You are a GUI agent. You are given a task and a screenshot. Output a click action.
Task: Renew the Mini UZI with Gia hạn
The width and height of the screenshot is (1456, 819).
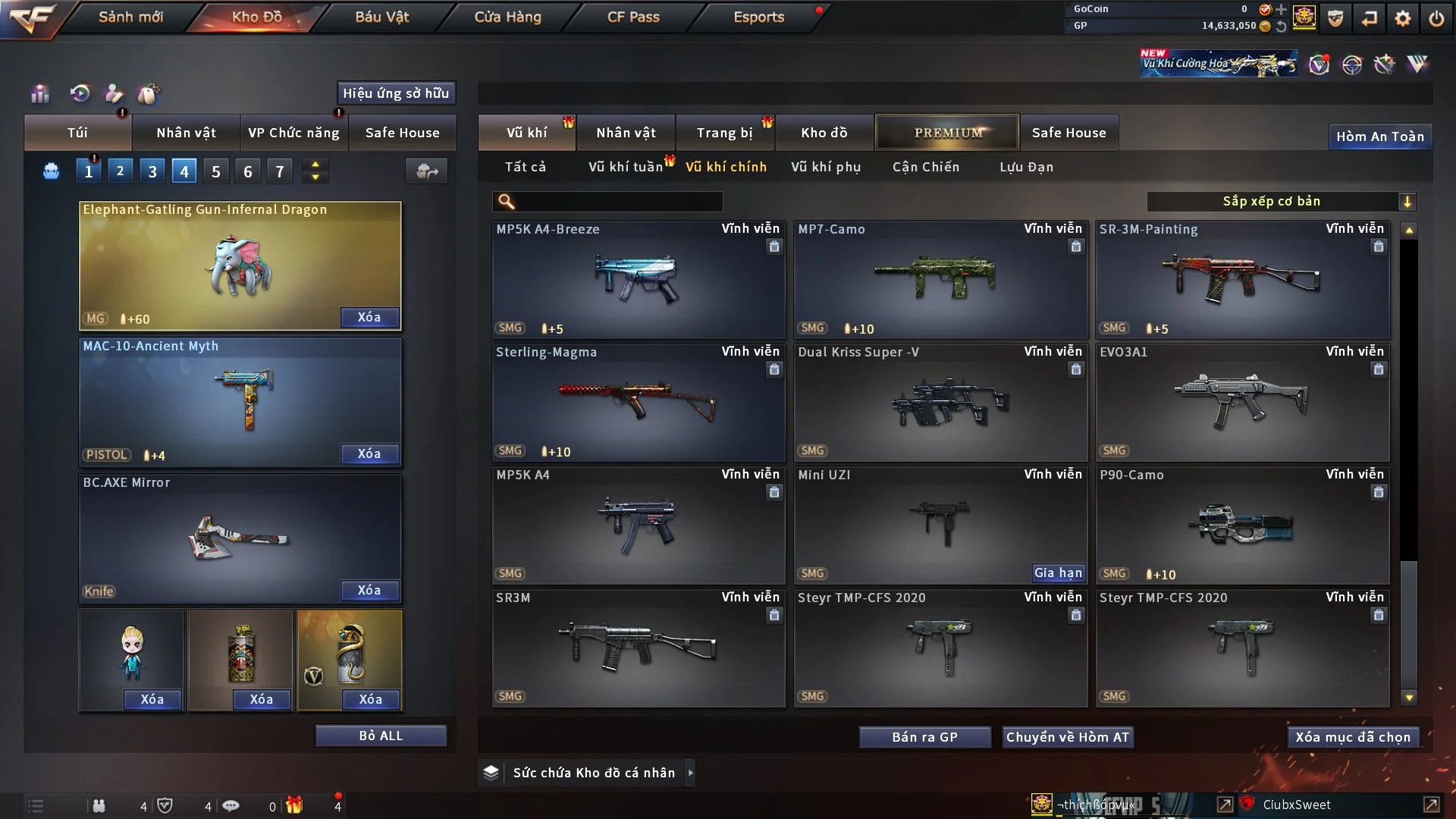(1058, 573)
